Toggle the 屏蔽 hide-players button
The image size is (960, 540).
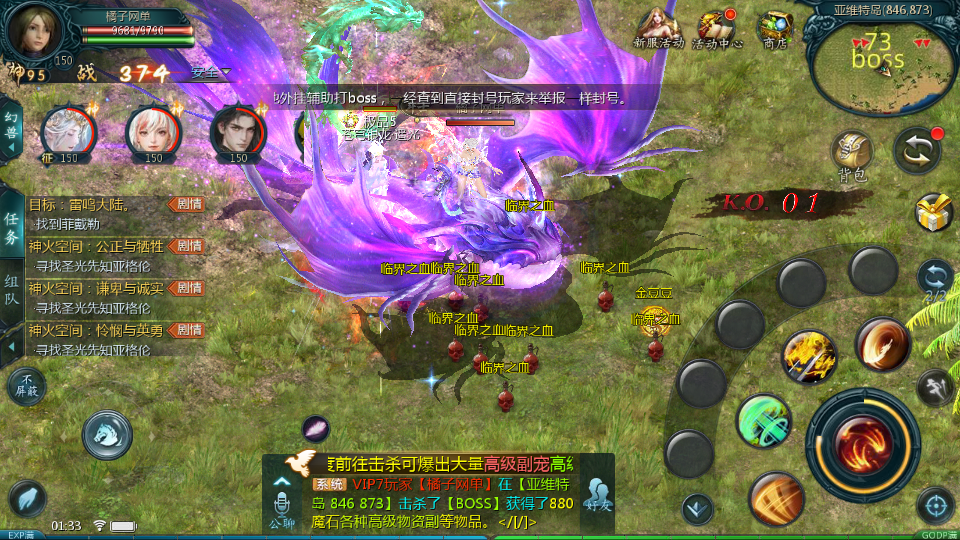(26, 386)
